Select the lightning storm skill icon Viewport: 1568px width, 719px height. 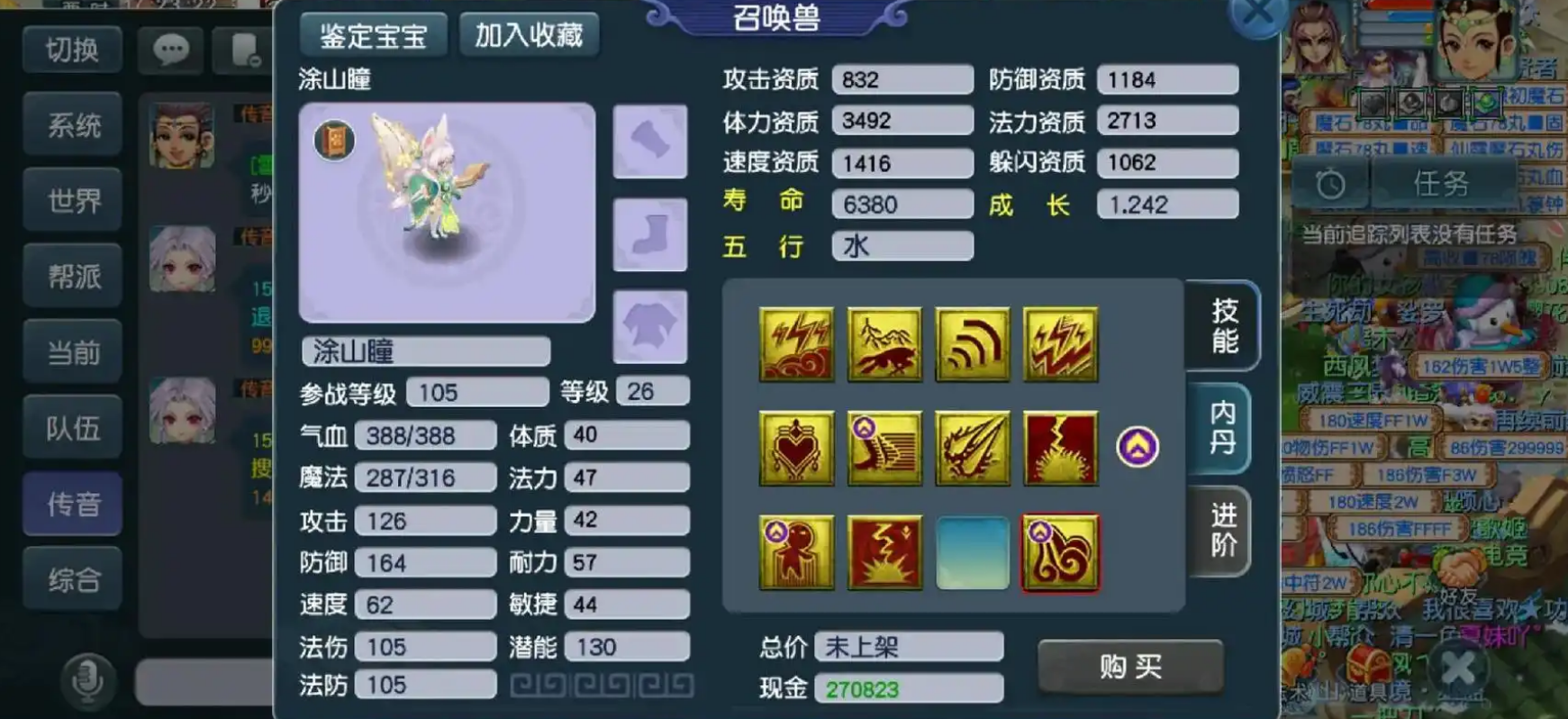click(796, 343)
